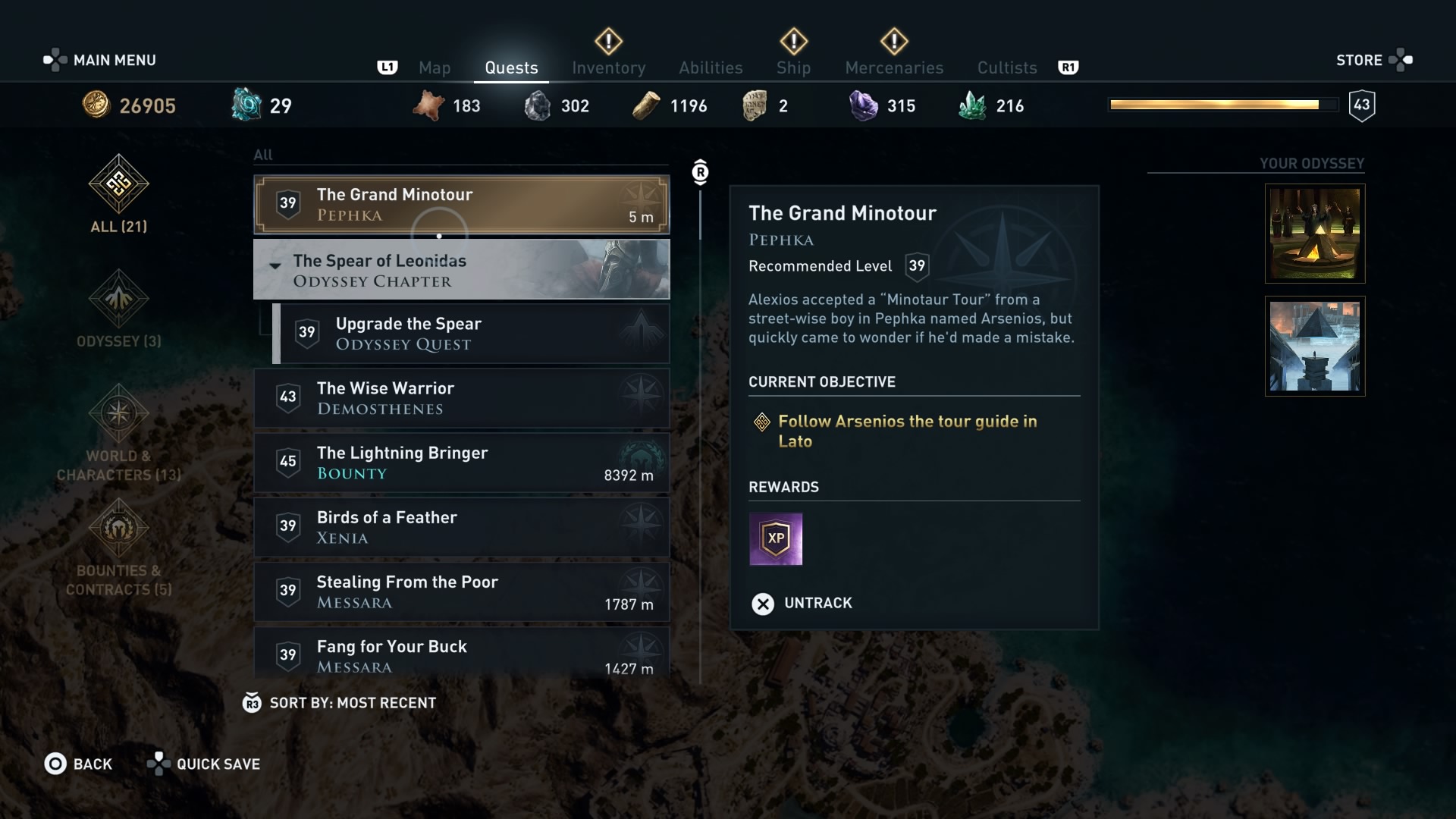The width and height of the screenshot is (1456, 819).
Task: Select The Grand Minotour quest
Action: (x=461, y=205)
